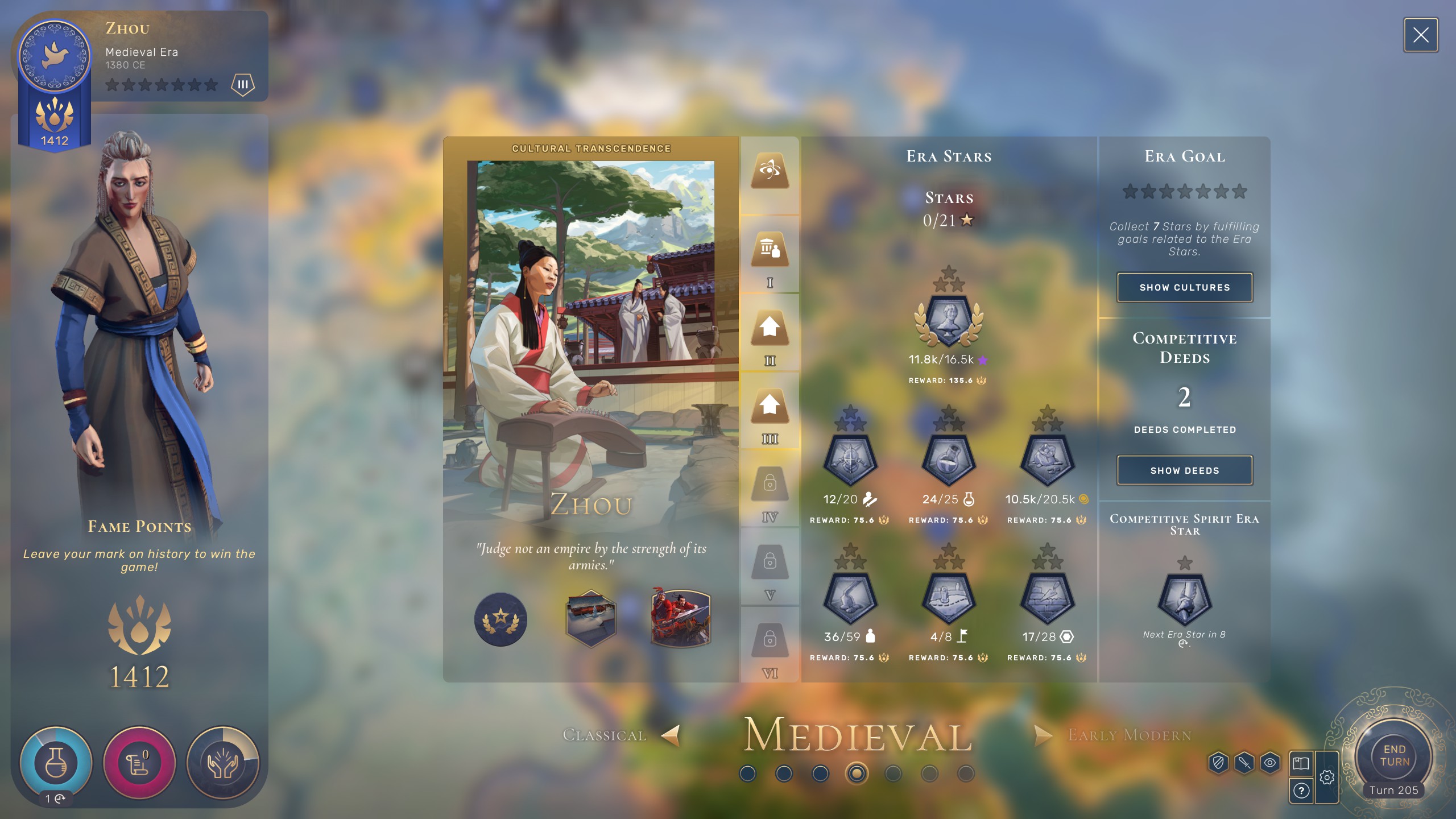End the current turn
The height and width of the screenshot is (819, 1456).
coord(1394,755)
